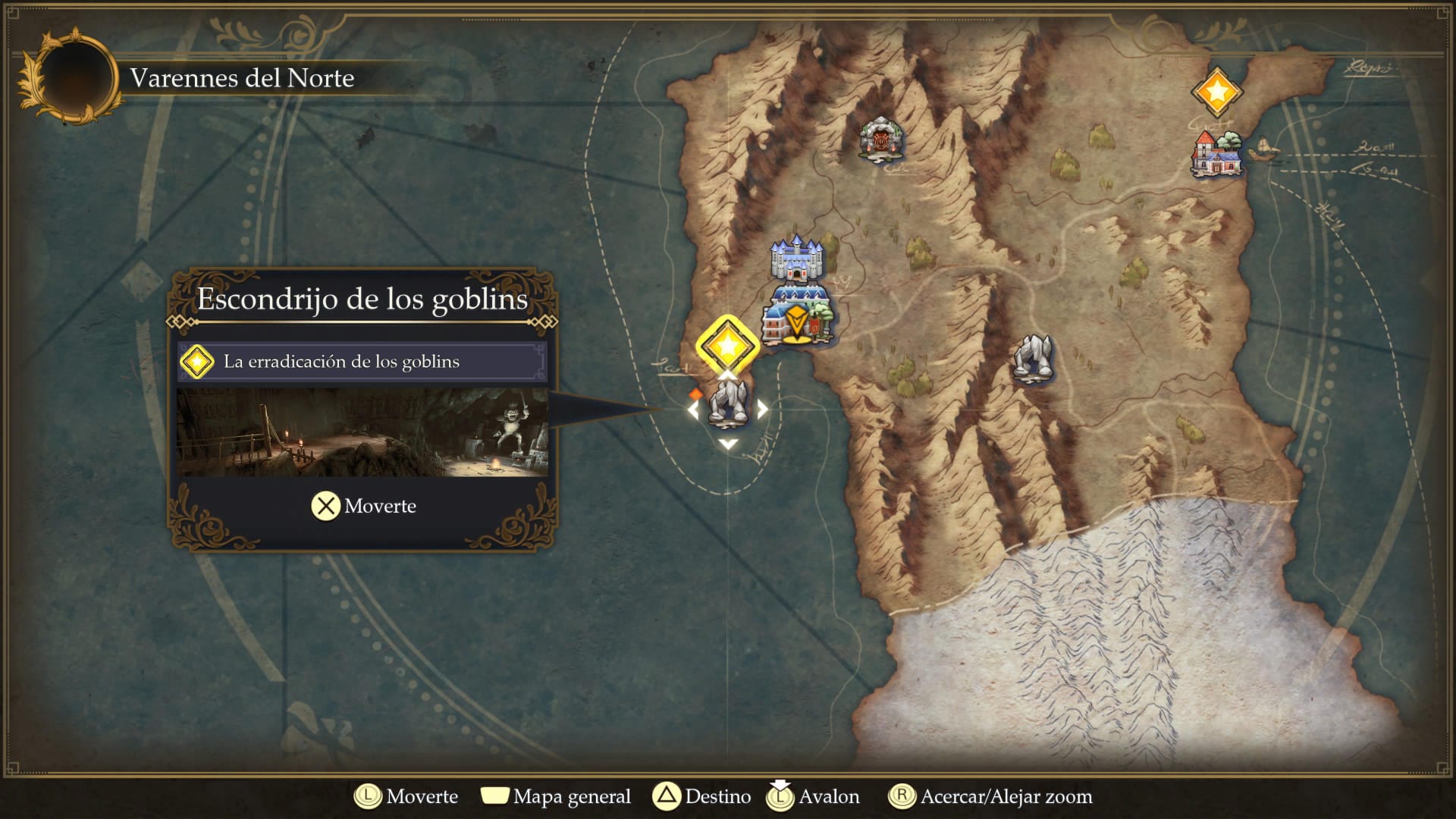Select the La erradicación de los goblins quest row
1456x819 pixels.
click(362, 362)
